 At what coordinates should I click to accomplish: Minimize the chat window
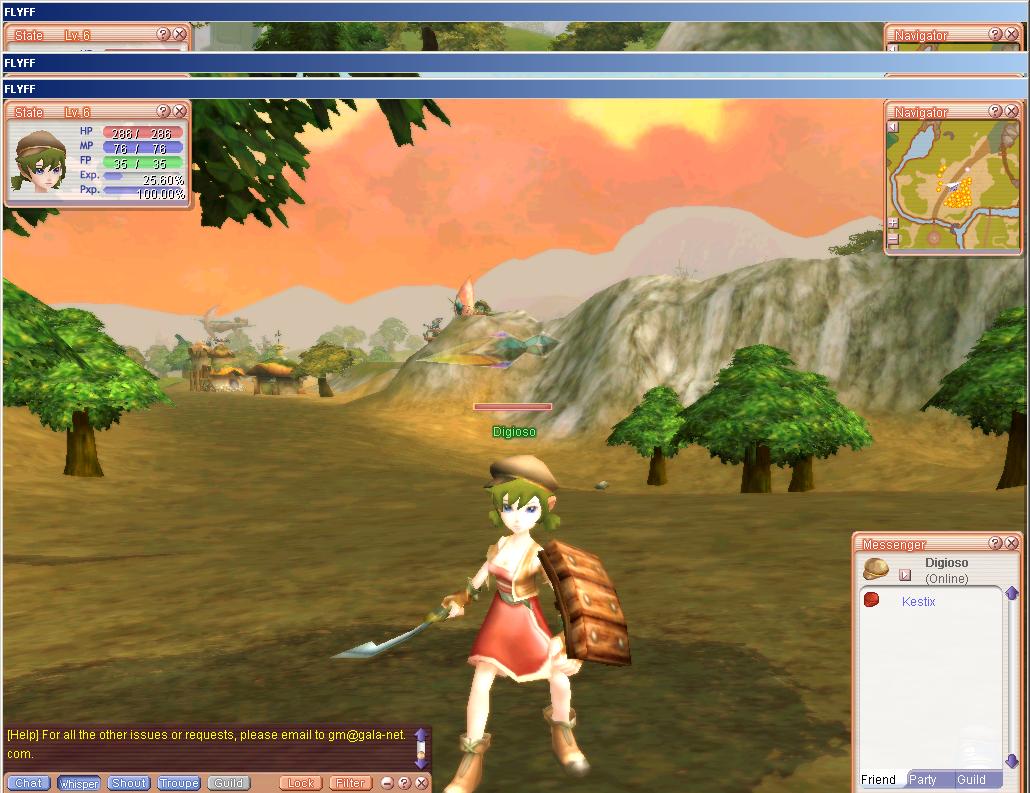[388, 783]
